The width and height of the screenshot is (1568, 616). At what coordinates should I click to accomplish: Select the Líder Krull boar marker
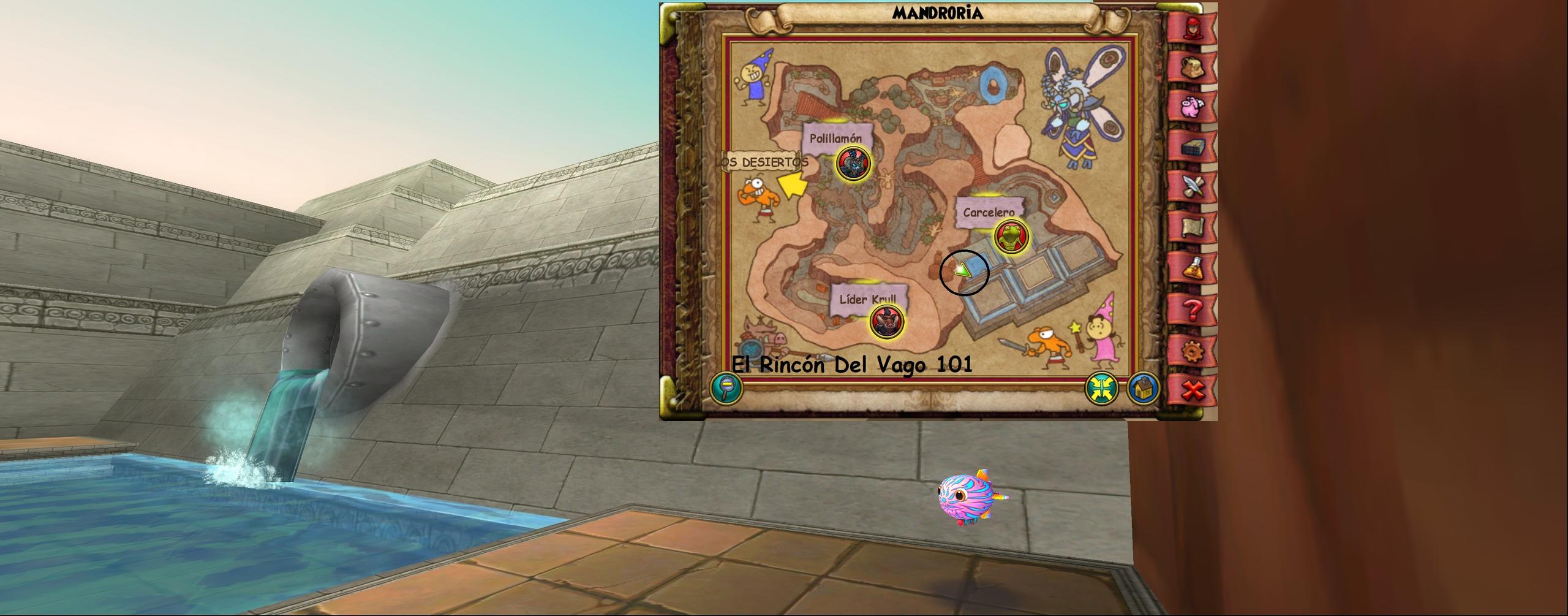[886, 321]
